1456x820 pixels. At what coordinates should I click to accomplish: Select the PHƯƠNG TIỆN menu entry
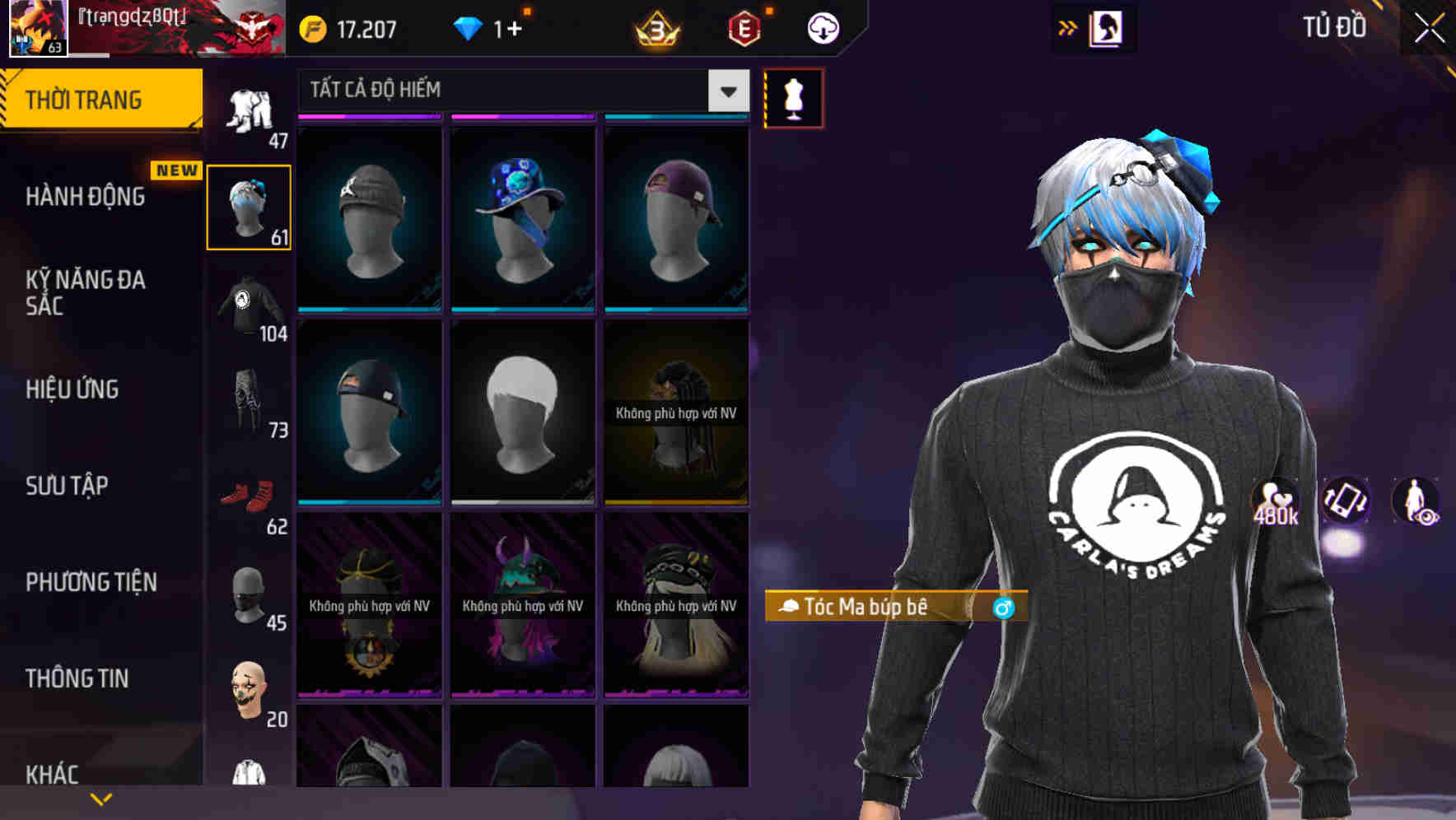tap(91, 582)
